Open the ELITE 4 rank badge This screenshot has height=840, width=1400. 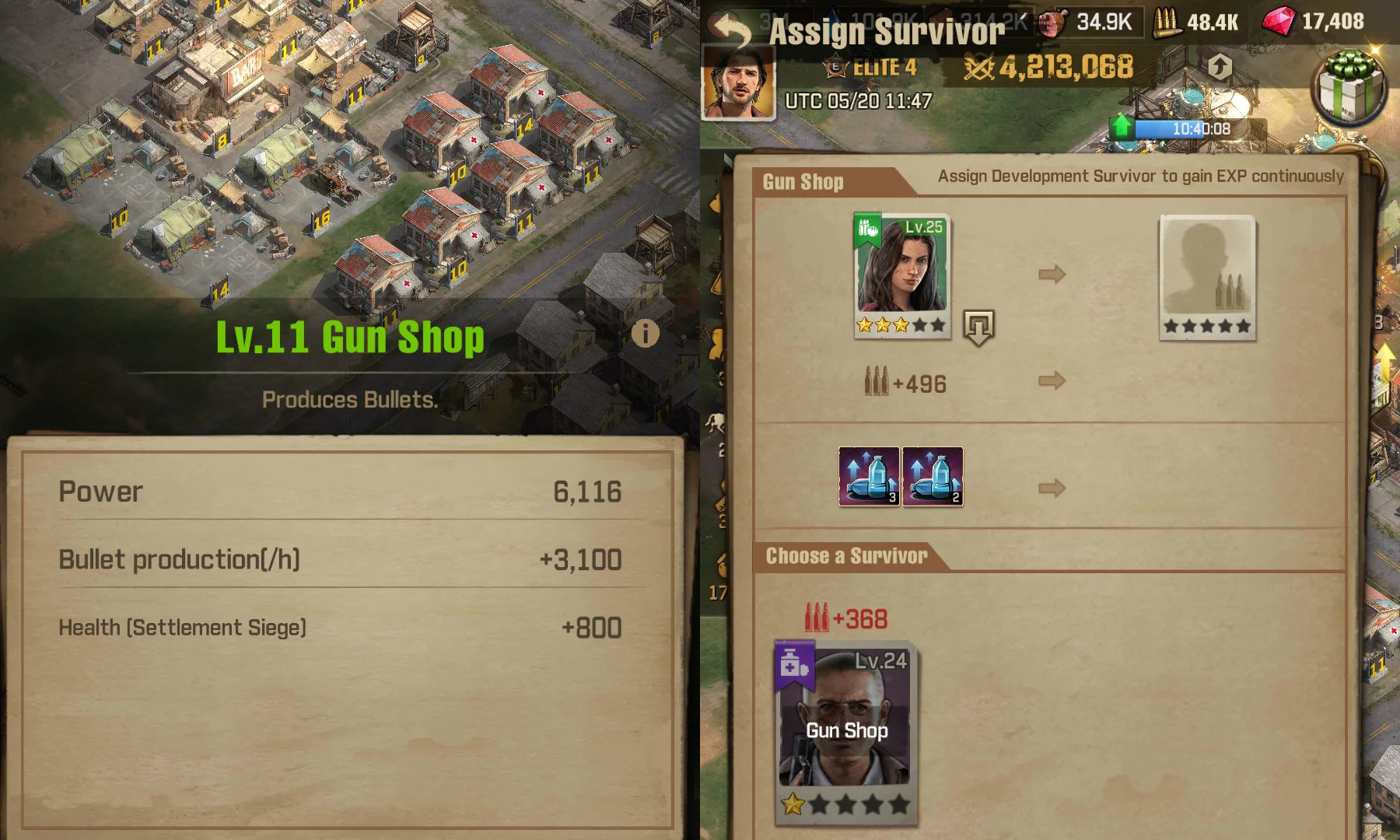pyautogui.click(x=871, y=68)
